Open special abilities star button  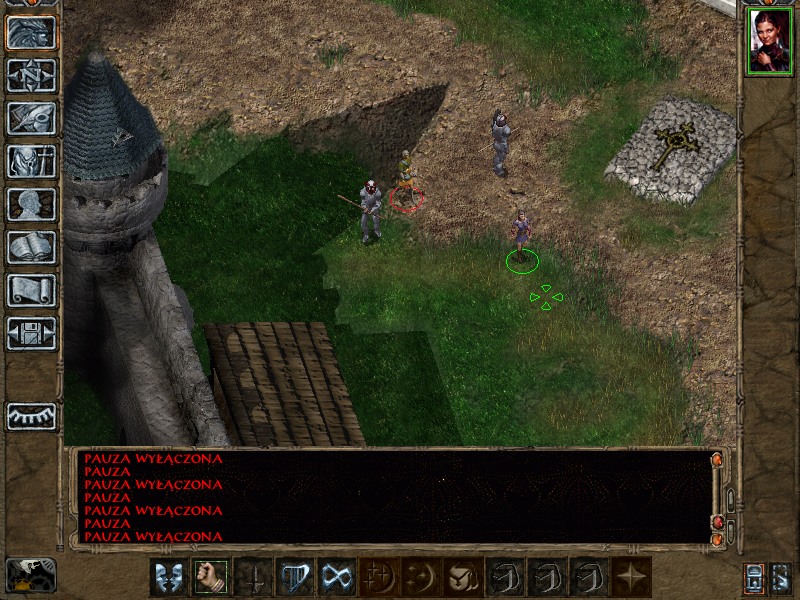(x=632, y=577)
